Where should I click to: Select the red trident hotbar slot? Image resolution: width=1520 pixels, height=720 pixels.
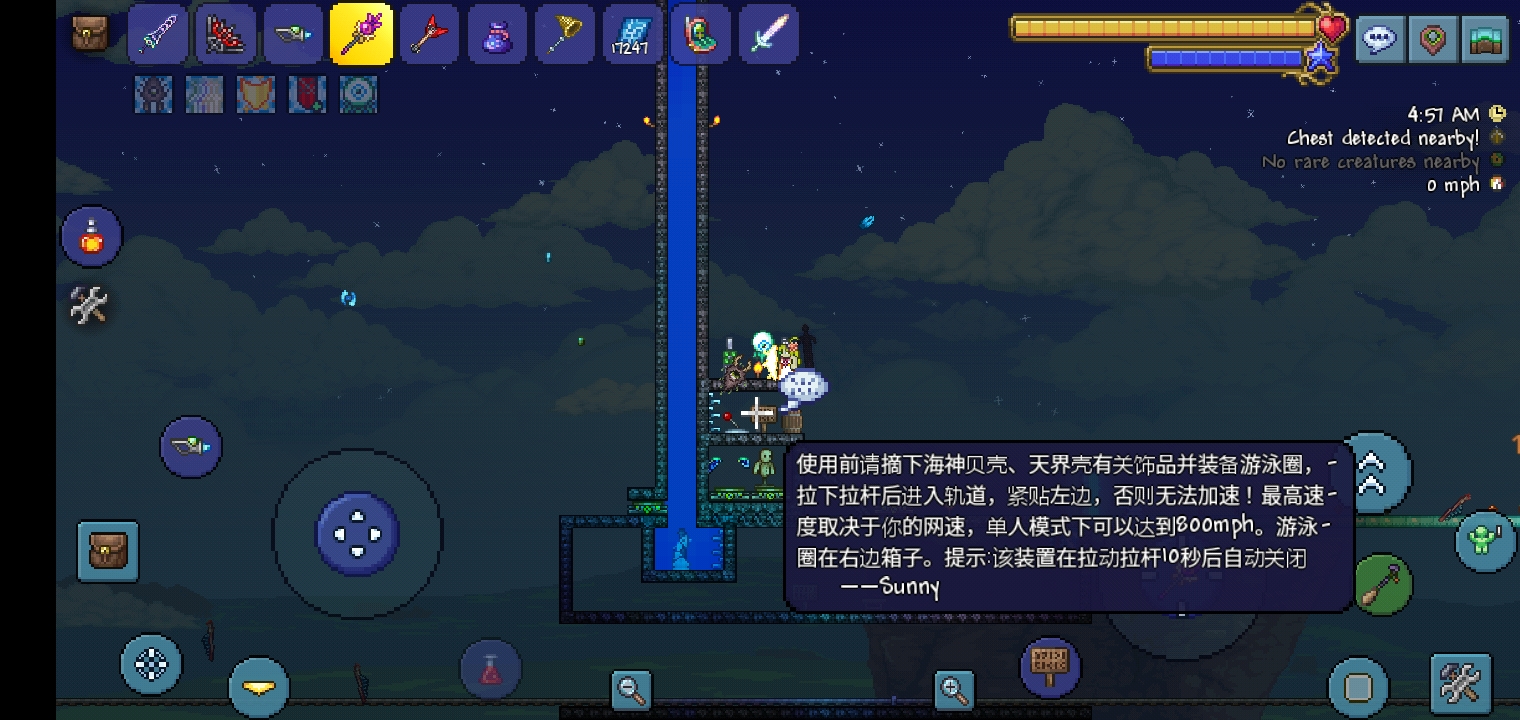[429, 35]
